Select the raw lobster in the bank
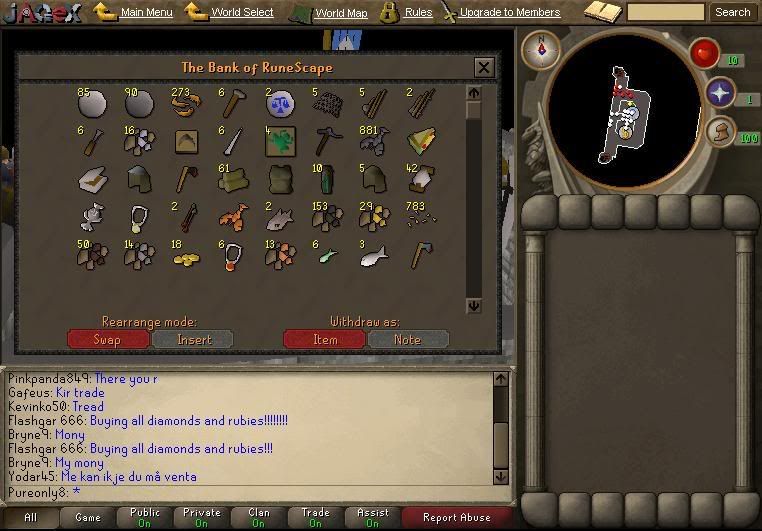The image size is (762, 531). [232, 215]
